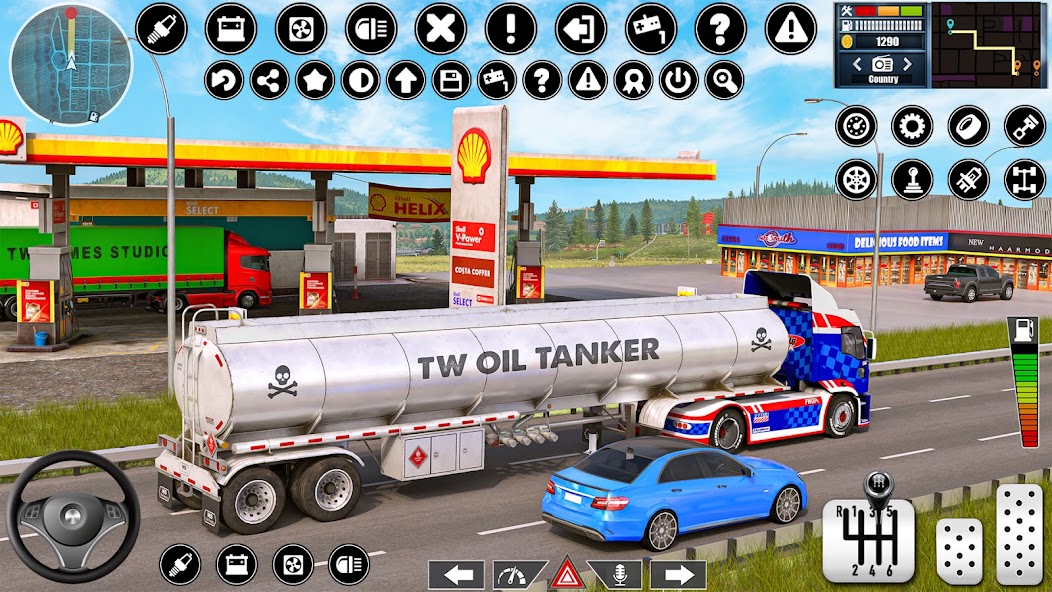Click the floppy disk save icon

coord(451,80)
